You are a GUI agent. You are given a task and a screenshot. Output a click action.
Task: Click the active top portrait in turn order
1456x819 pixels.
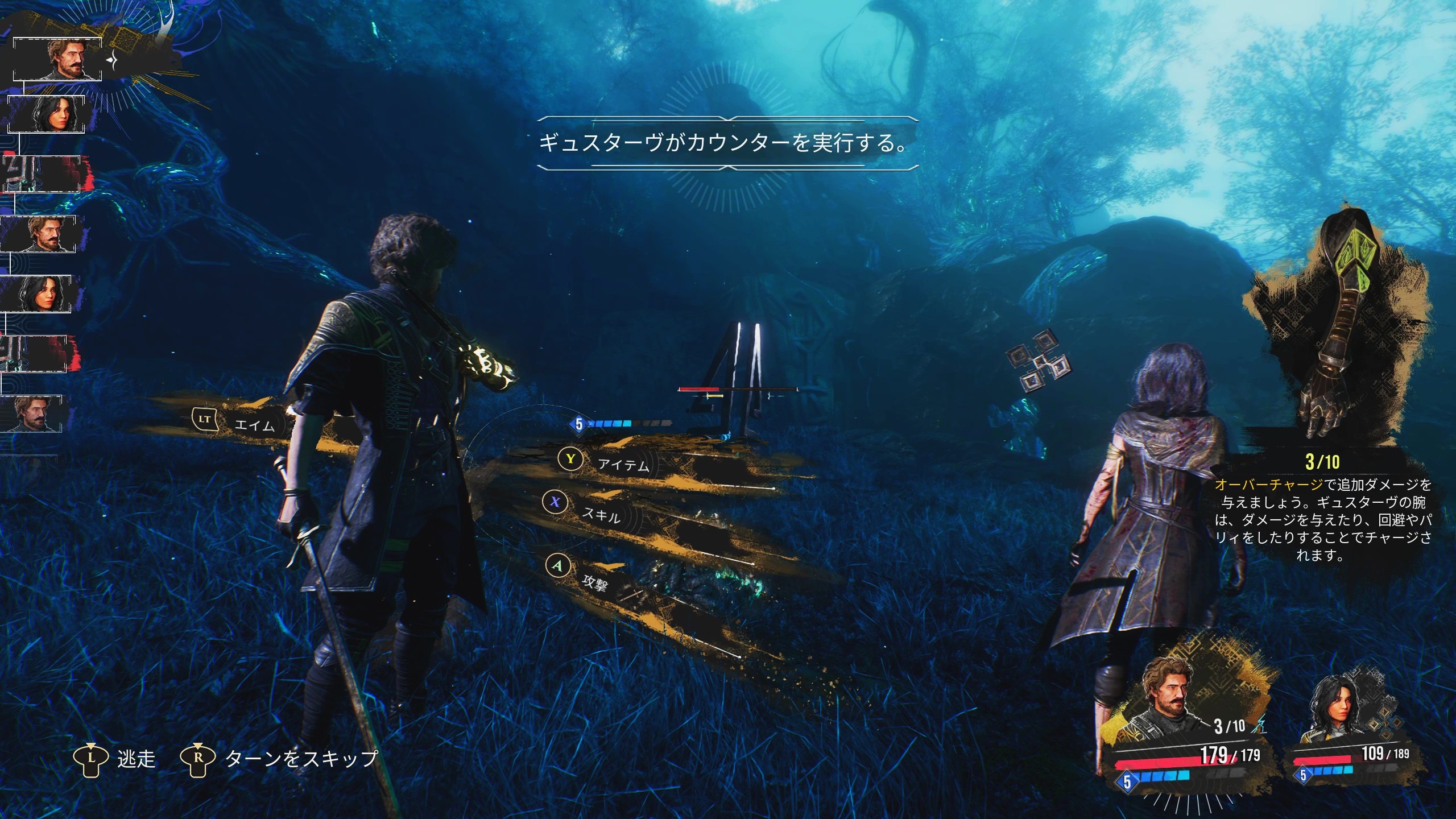(x=57, y=59)
